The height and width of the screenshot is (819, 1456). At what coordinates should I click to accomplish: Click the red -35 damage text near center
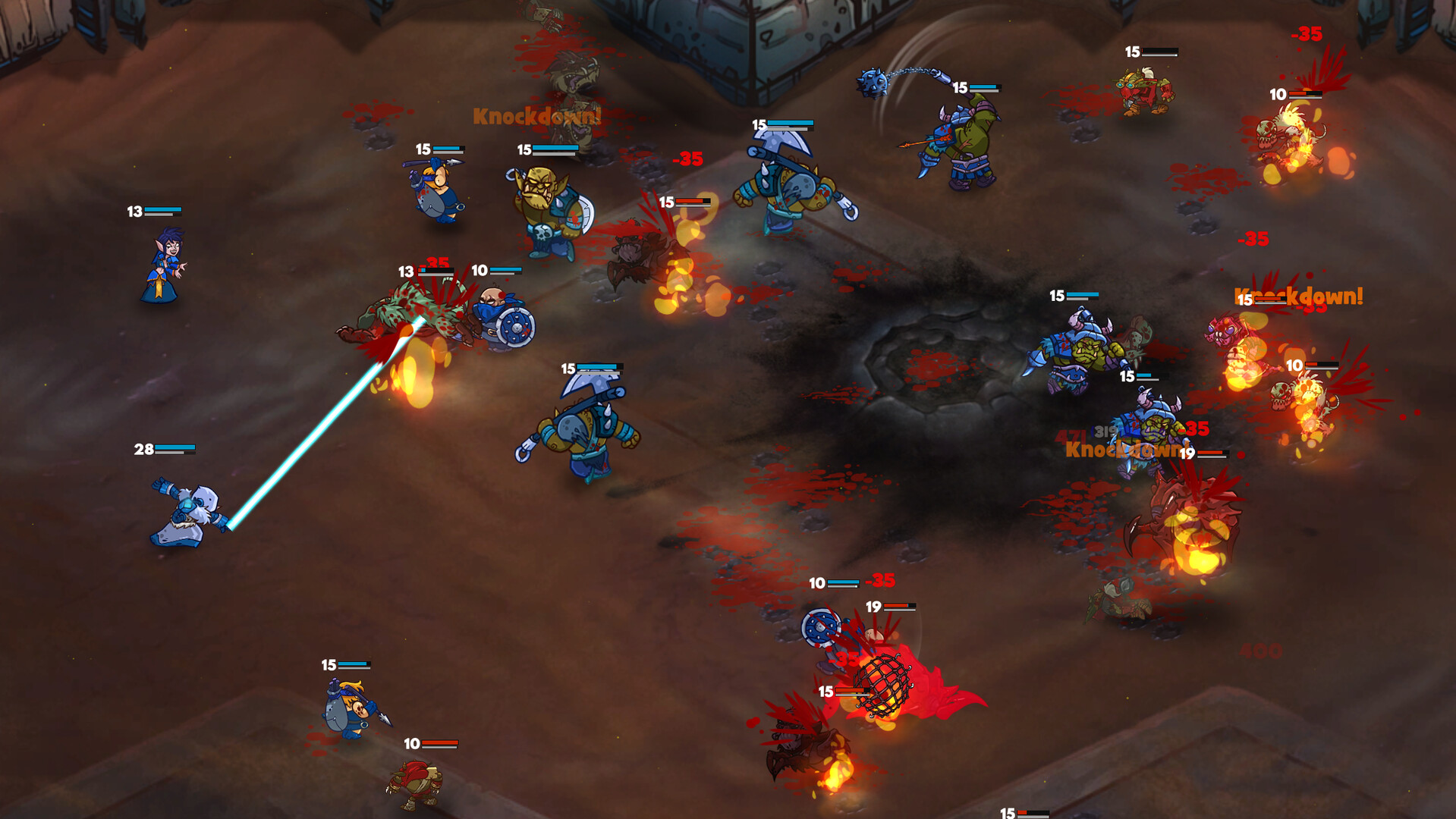tap(688, 159)
